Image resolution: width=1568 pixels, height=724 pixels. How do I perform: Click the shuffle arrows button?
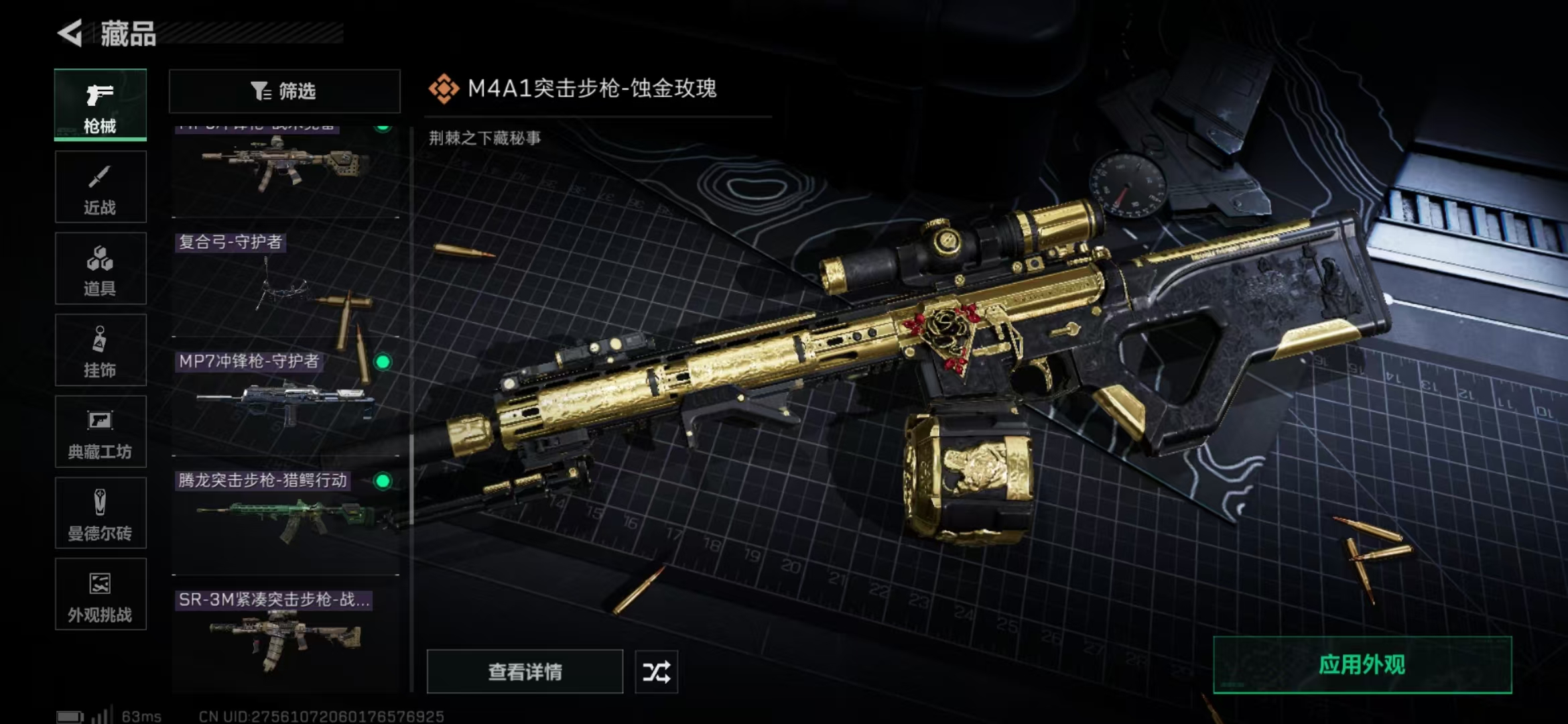coord(656,672)
